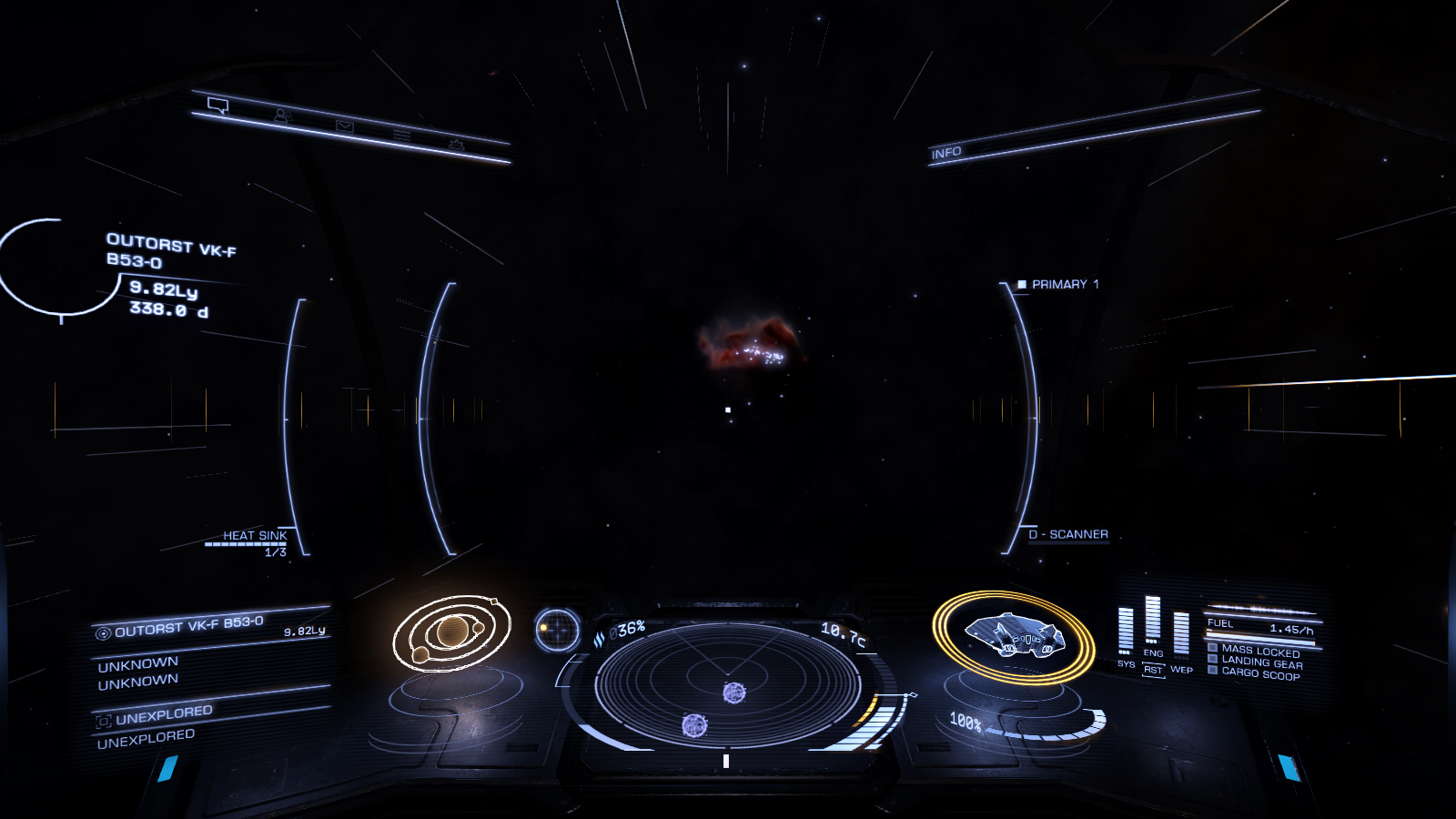Switch to the contacts people tab
Screen dimensions: 1456x819
point(282,116)
